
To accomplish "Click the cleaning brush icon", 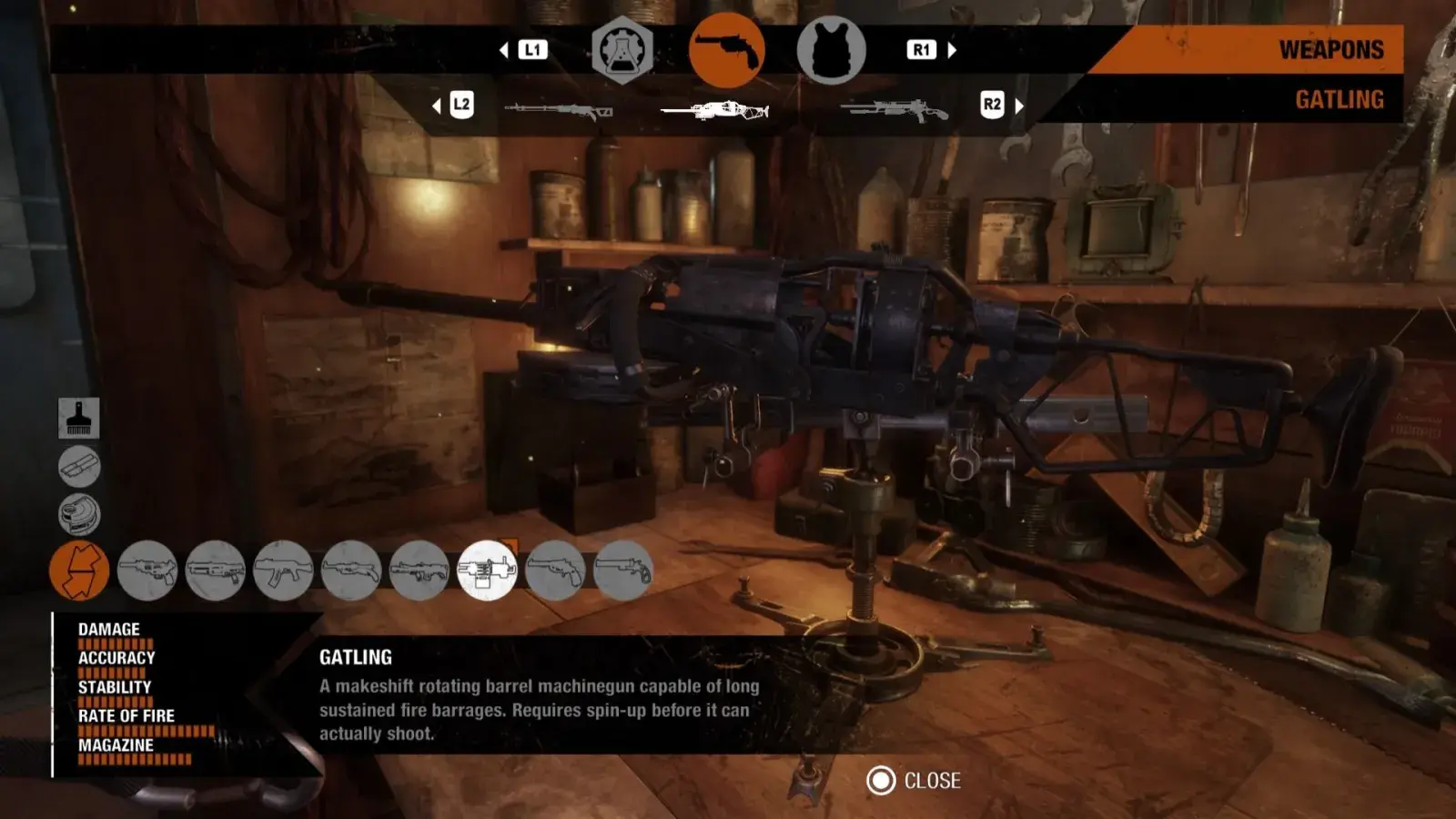I will [x=79, y=419].
